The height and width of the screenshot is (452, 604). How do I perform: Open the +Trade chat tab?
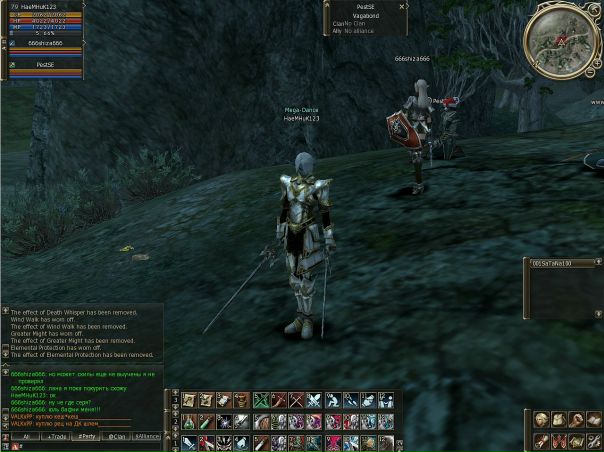coord(57,437)
